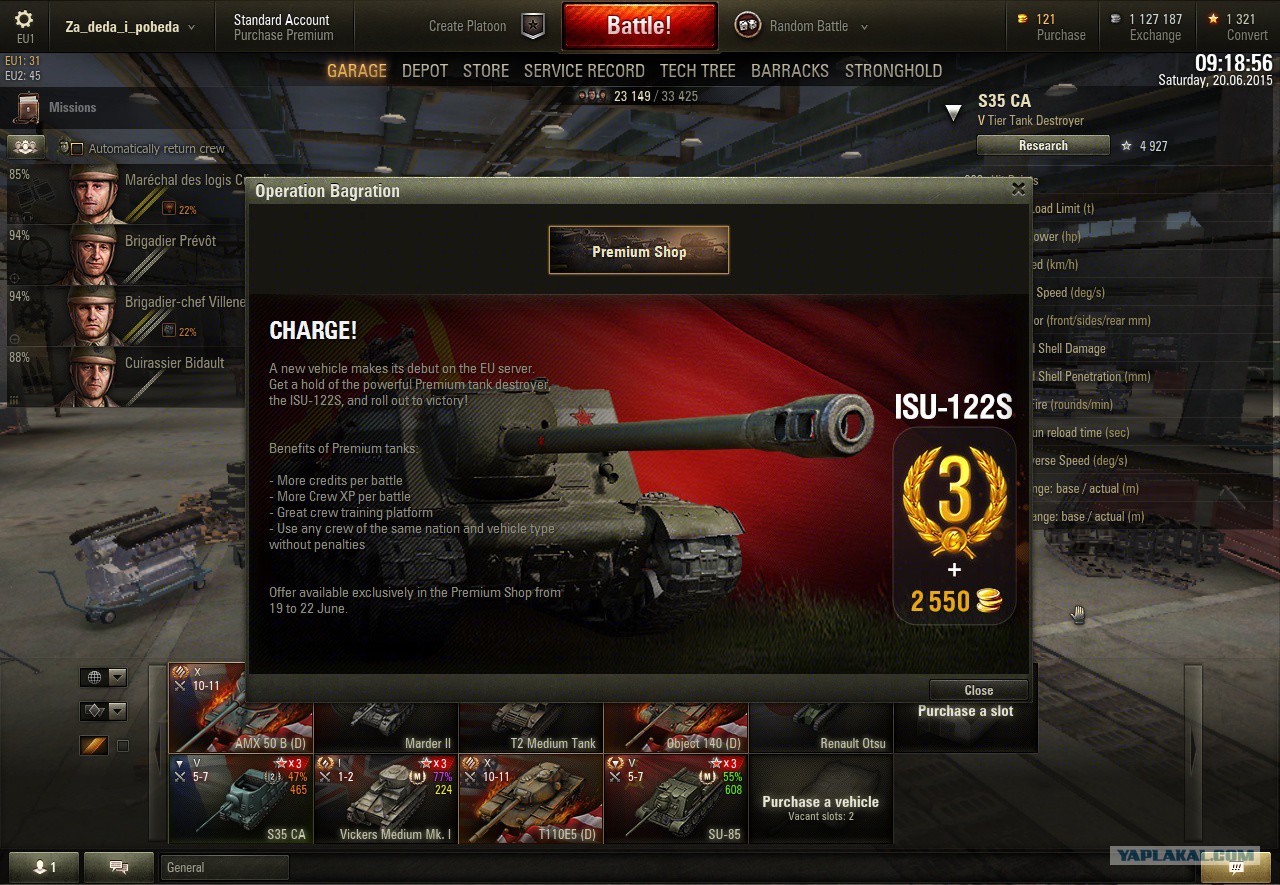
Task: Open the Premium Shop from the dialog
Action: pyautogui.click(x=639, y=251)
